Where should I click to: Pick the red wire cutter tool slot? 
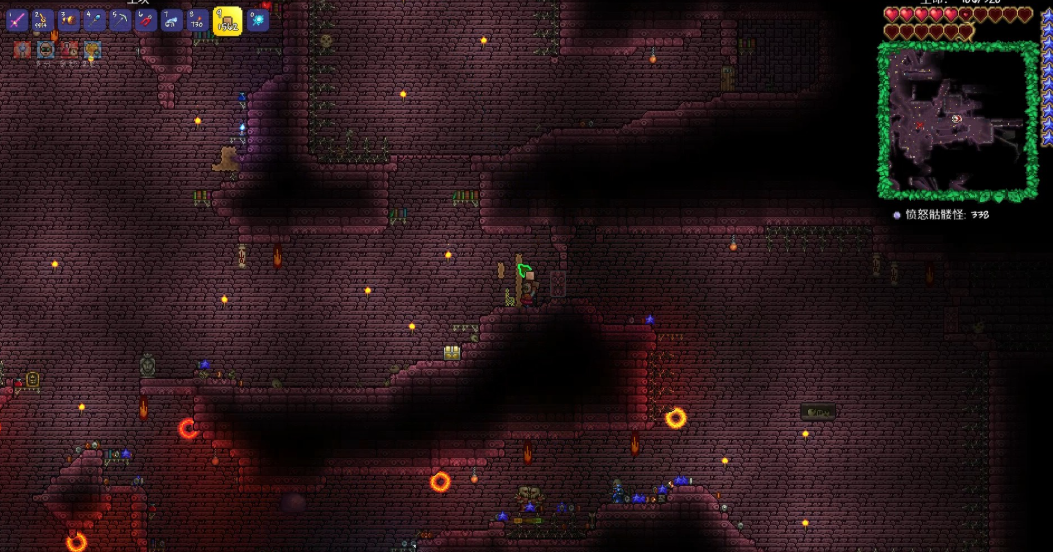tap(146, 20)
